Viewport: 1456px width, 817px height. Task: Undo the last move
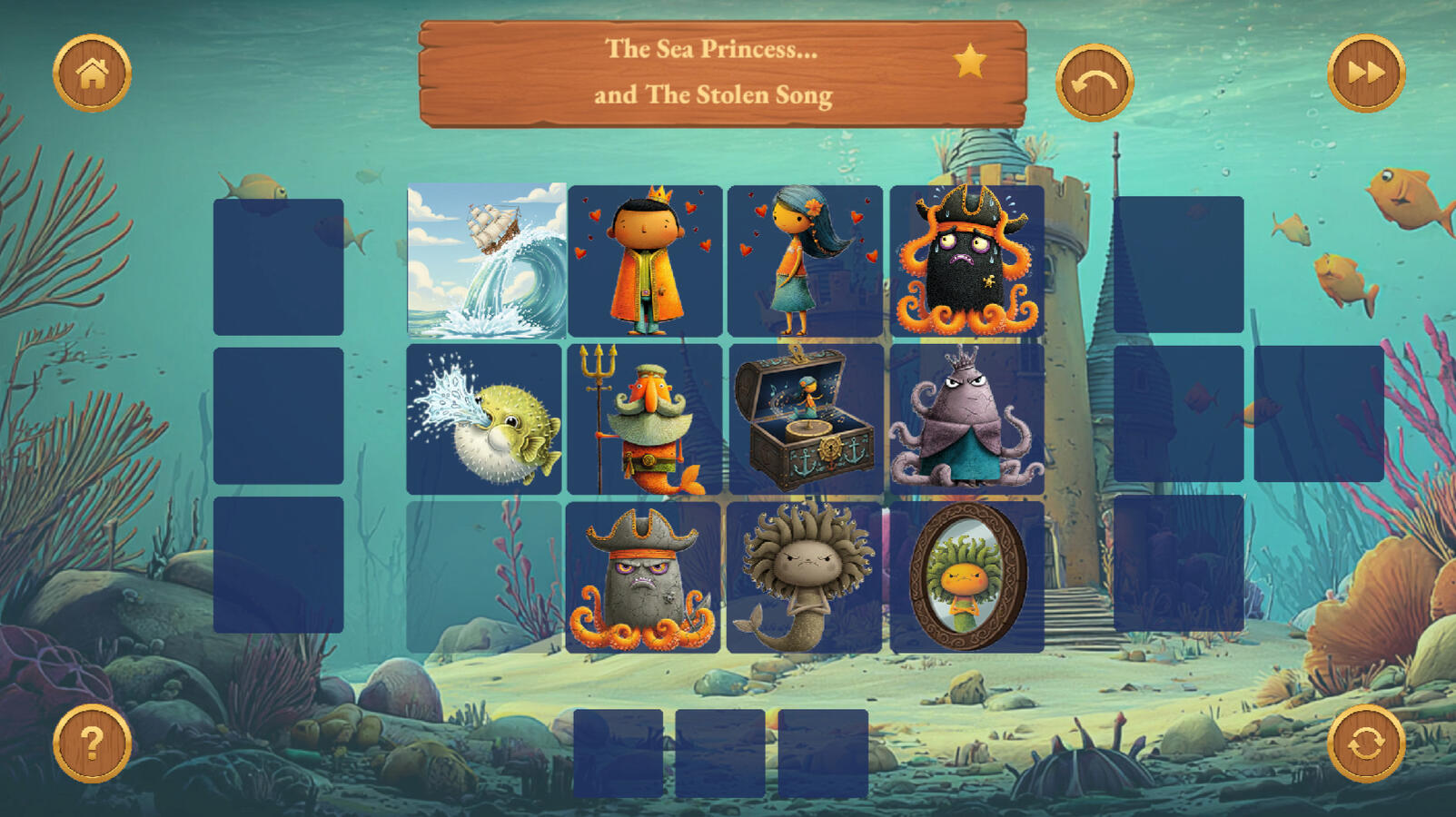tap(1094, 83)
